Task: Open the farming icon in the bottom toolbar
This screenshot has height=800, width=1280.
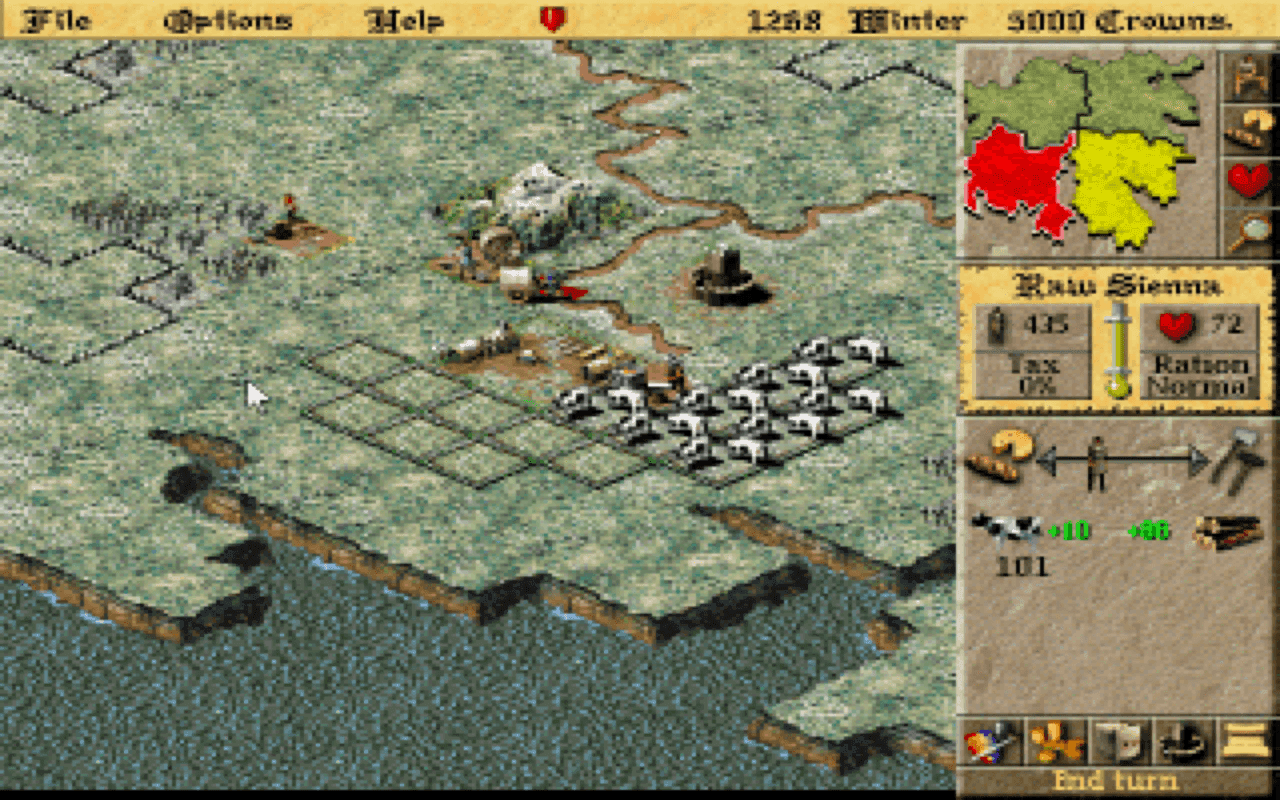Action: [x=1055, y=742]
